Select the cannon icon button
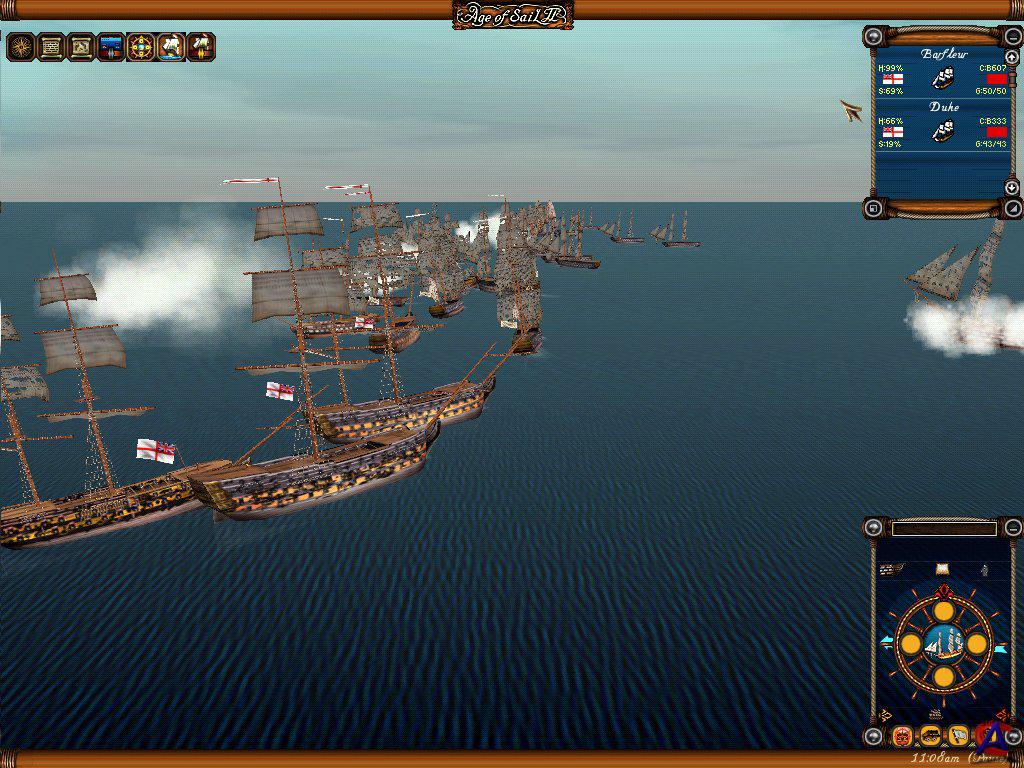Image resolution: width=1024 pixels, height=768 pixels. pyautogui.click(x=930, y=737)
